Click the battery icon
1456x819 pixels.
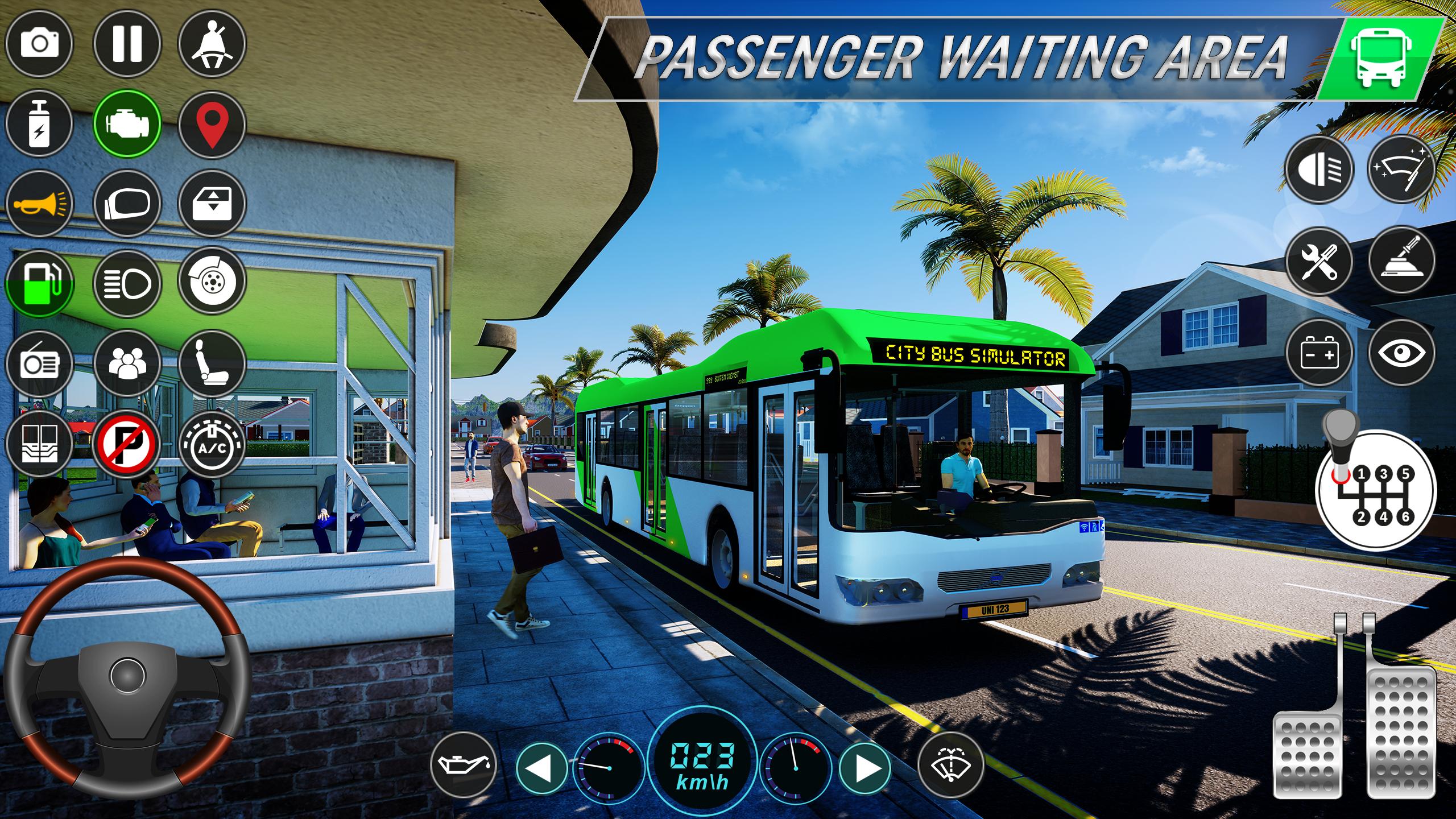pyautogui.click(x=1319, y=354)
